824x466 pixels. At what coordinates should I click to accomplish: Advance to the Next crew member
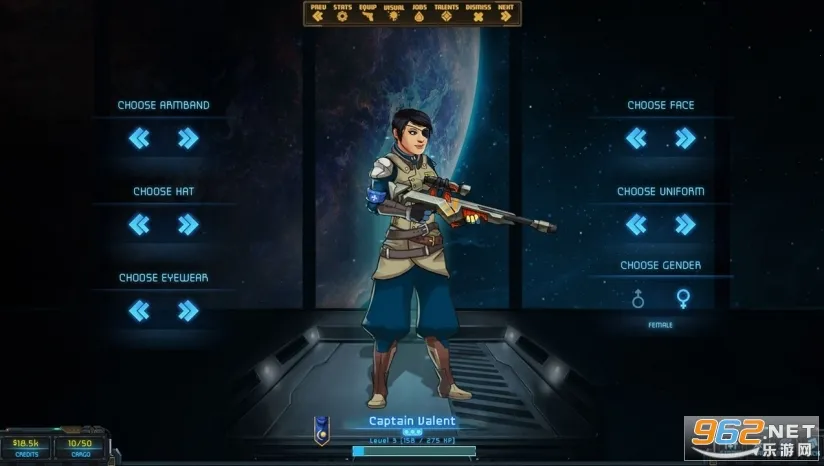506,15
